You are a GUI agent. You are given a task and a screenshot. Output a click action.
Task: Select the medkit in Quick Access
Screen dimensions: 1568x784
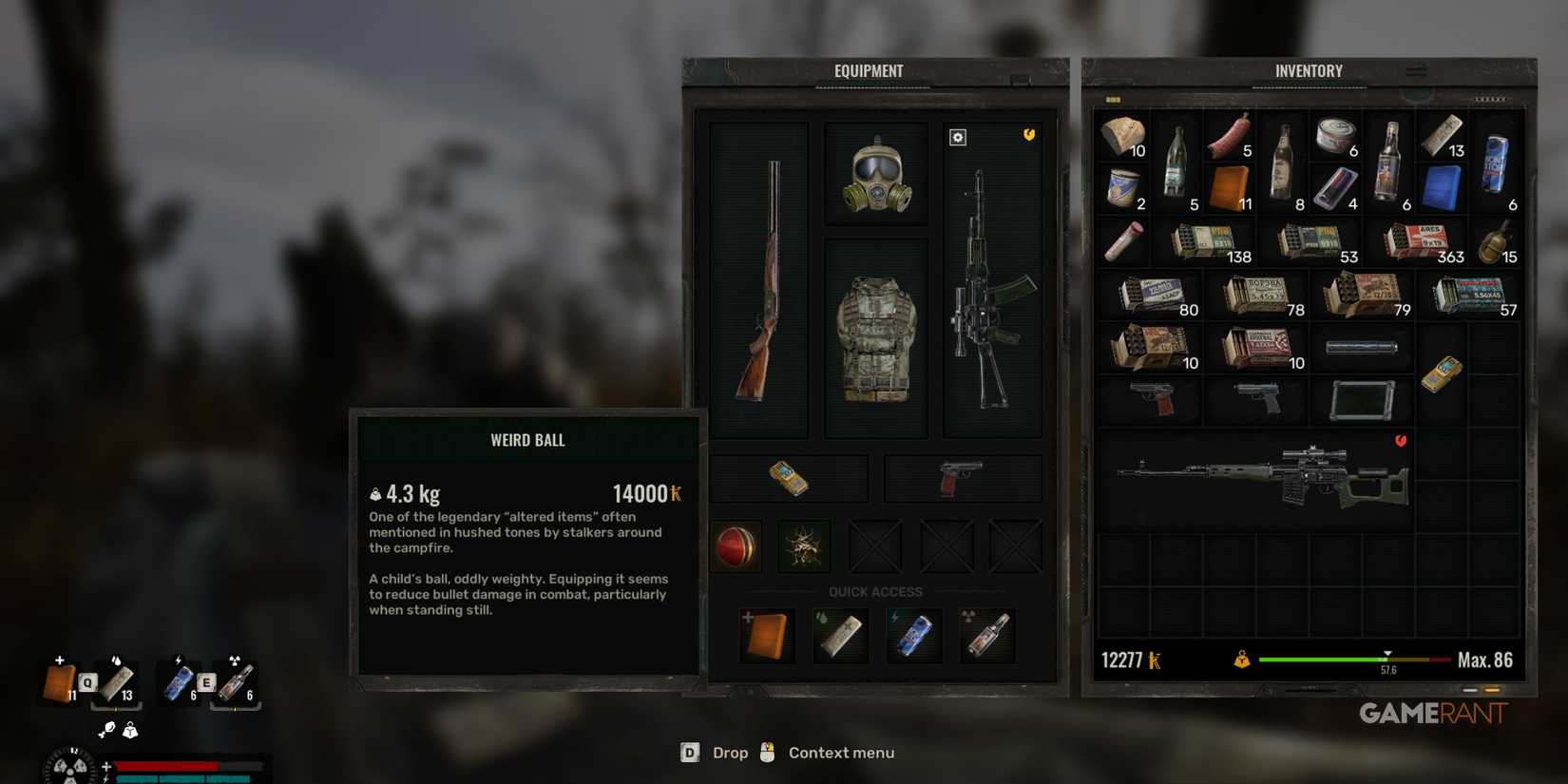766,635
